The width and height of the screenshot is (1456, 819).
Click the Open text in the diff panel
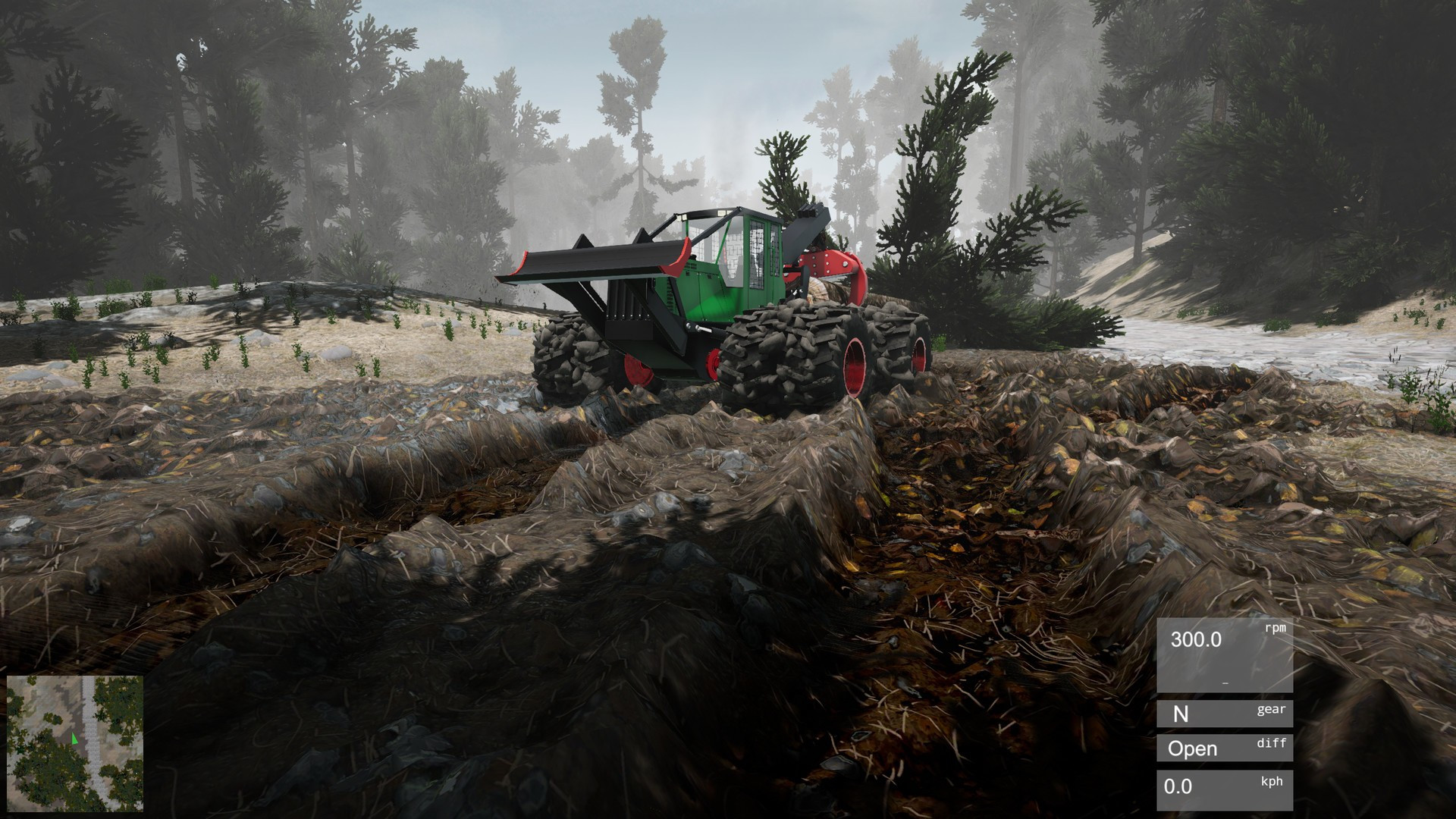pyautogui.click(x=1194, y=748)
